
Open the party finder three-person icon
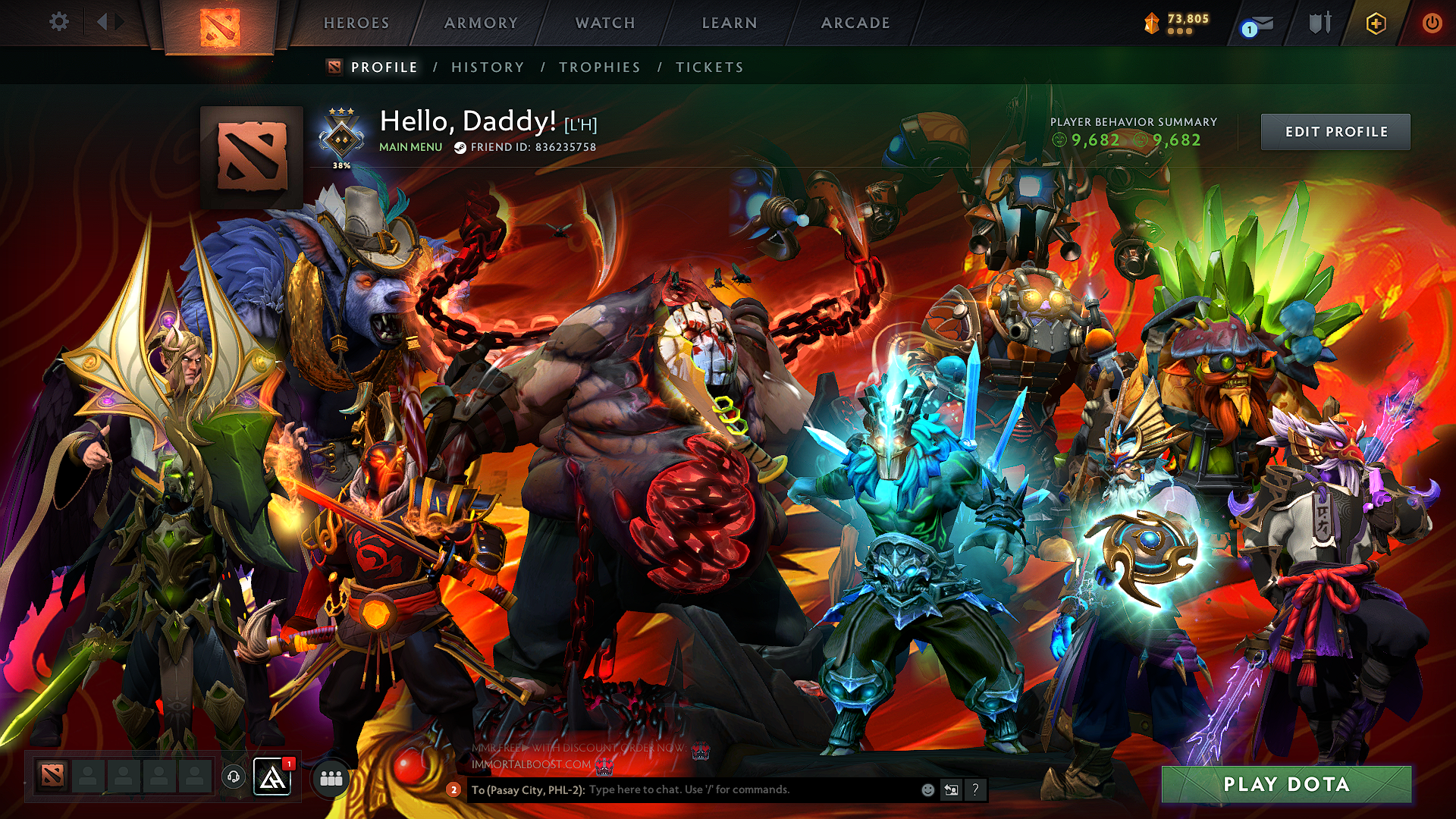(331, 778)
